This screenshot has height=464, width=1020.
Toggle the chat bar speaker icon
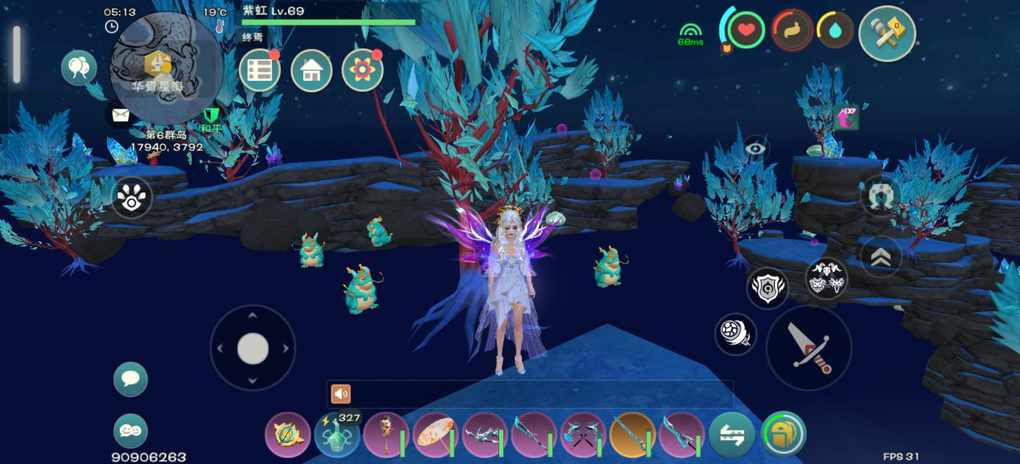coord(341,394)
